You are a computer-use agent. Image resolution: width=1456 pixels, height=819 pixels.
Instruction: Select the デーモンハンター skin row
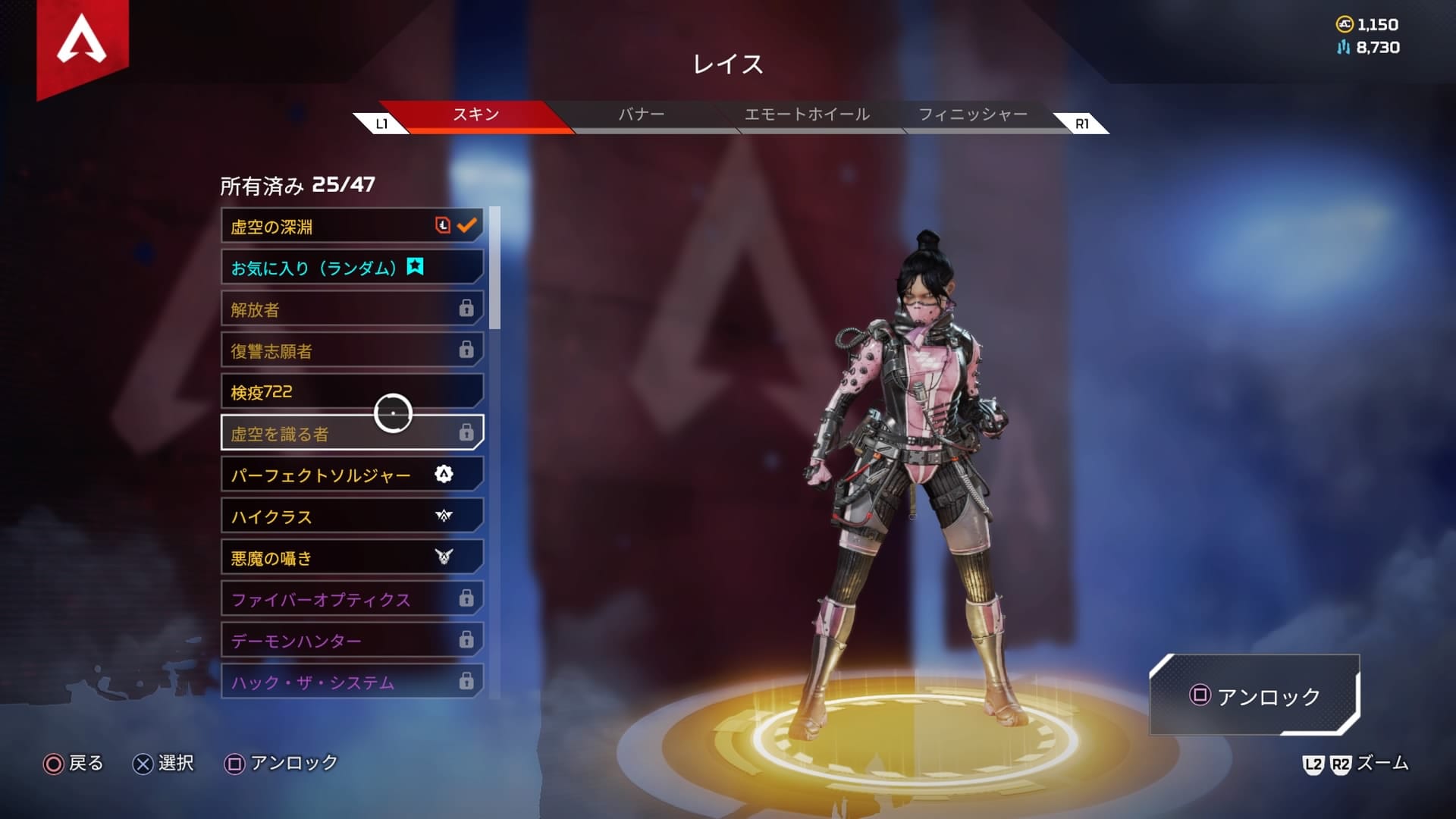(352, 641)
